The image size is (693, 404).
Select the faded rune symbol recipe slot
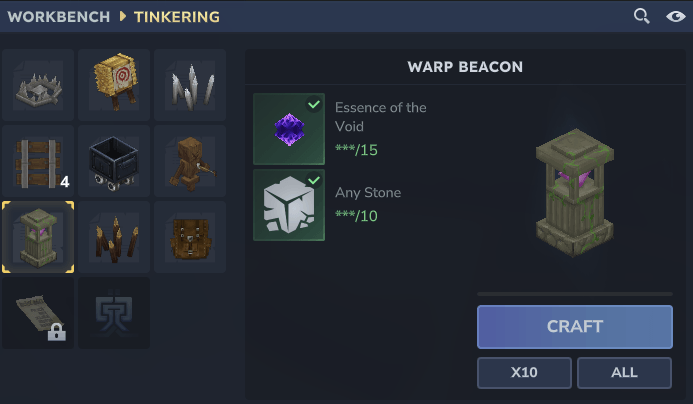coord(114,313)
